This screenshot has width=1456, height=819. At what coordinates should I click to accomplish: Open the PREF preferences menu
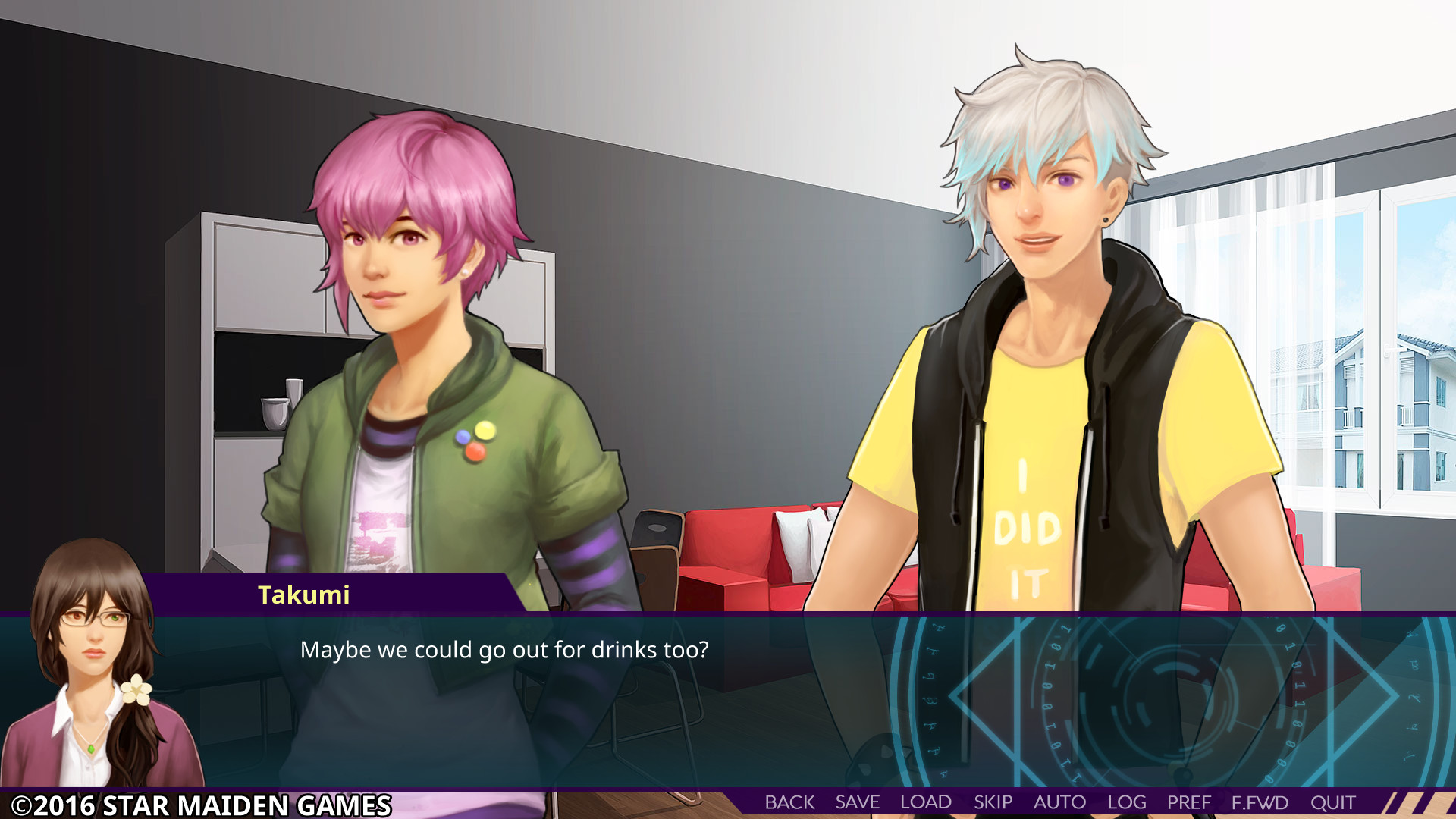[x=1189, y=802]
